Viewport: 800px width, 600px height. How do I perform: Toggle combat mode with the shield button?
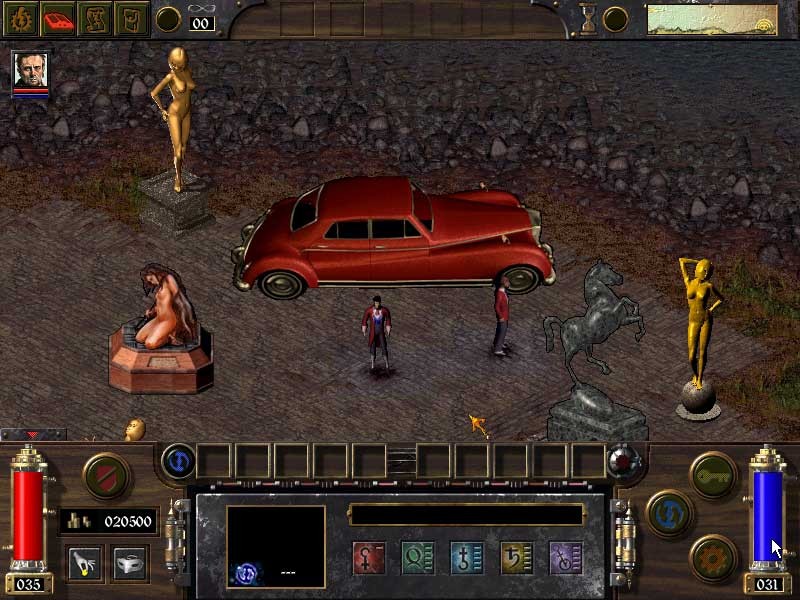click(x=105, y=474)
